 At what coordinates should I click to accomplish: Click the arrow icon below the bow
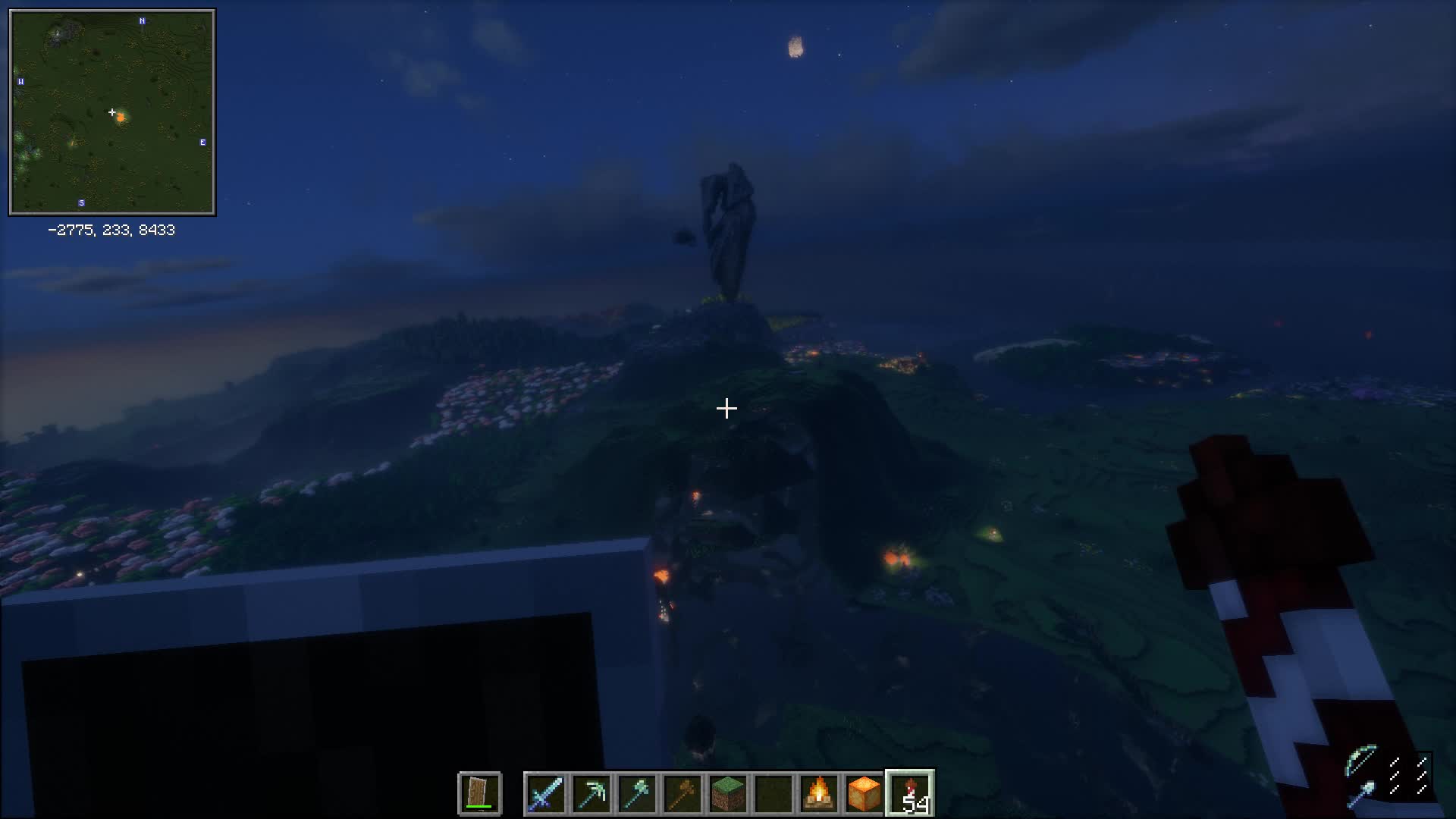pyautogui.click(x=1361, y=794)
